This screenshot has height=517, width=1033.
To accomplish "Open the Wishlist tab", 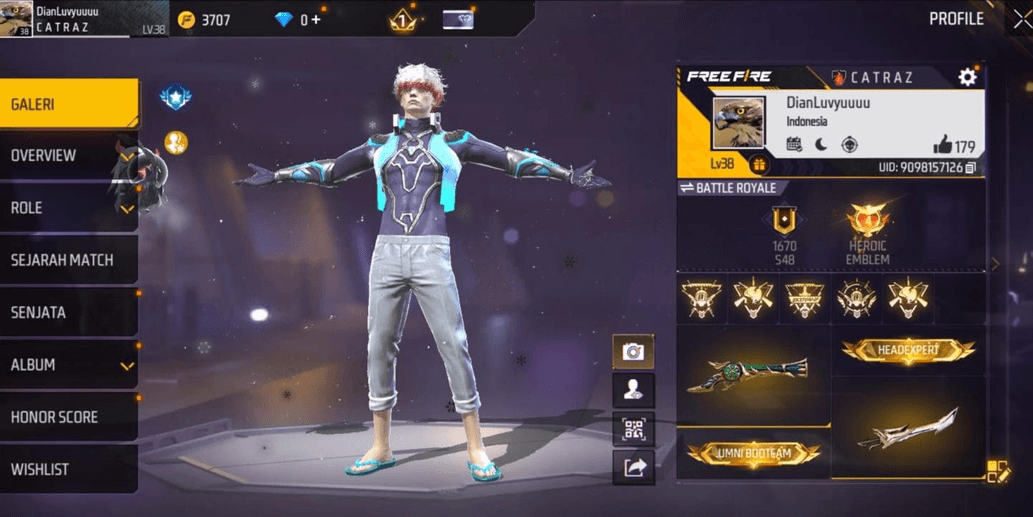I will click(68, 469).
